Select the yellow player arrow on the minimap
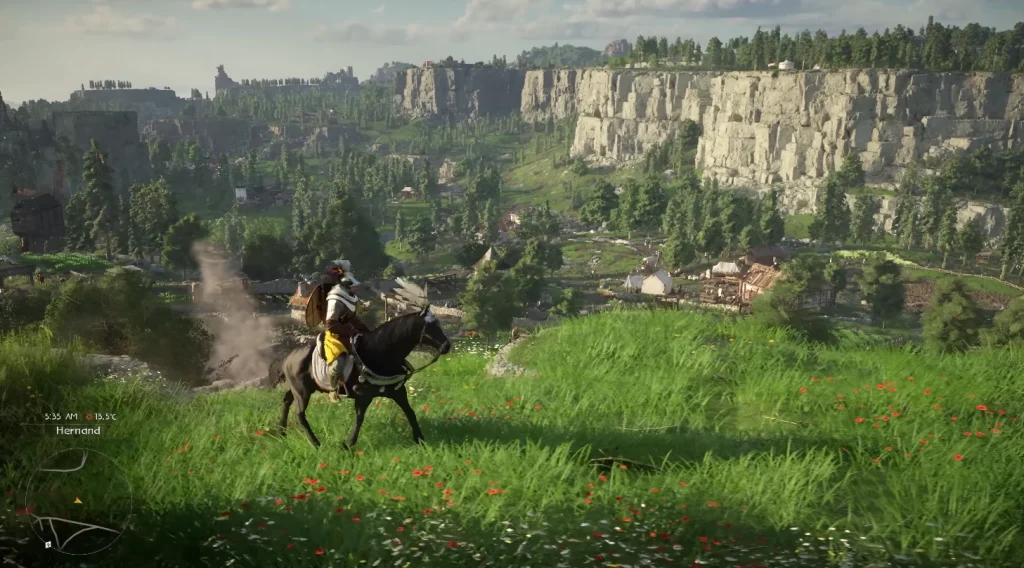Image resolution: width=1024 pixels, height=568 pixels. click(x=77, y=500)
